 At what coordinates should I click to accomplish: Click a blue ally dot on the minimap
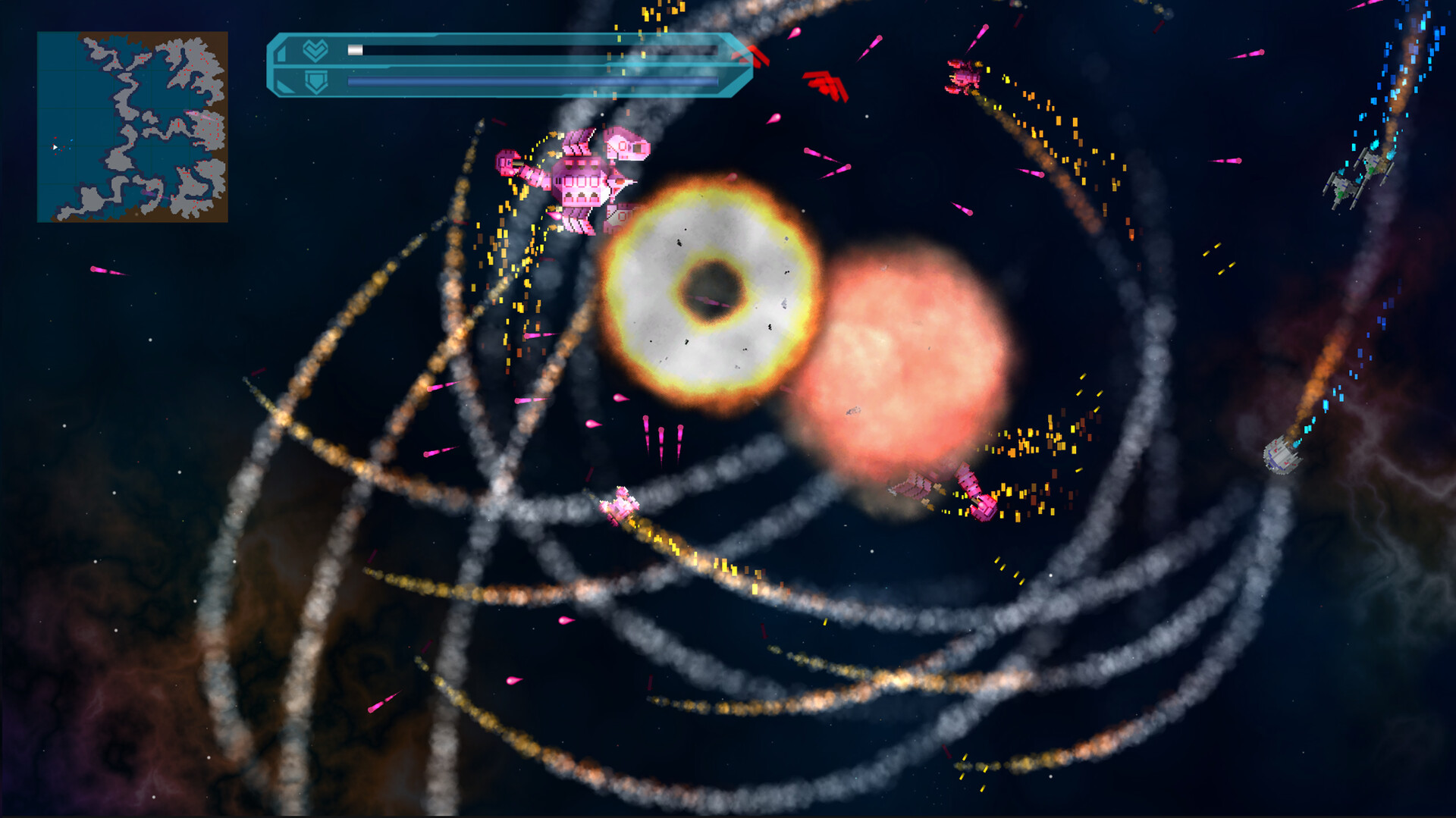(70, 148)
